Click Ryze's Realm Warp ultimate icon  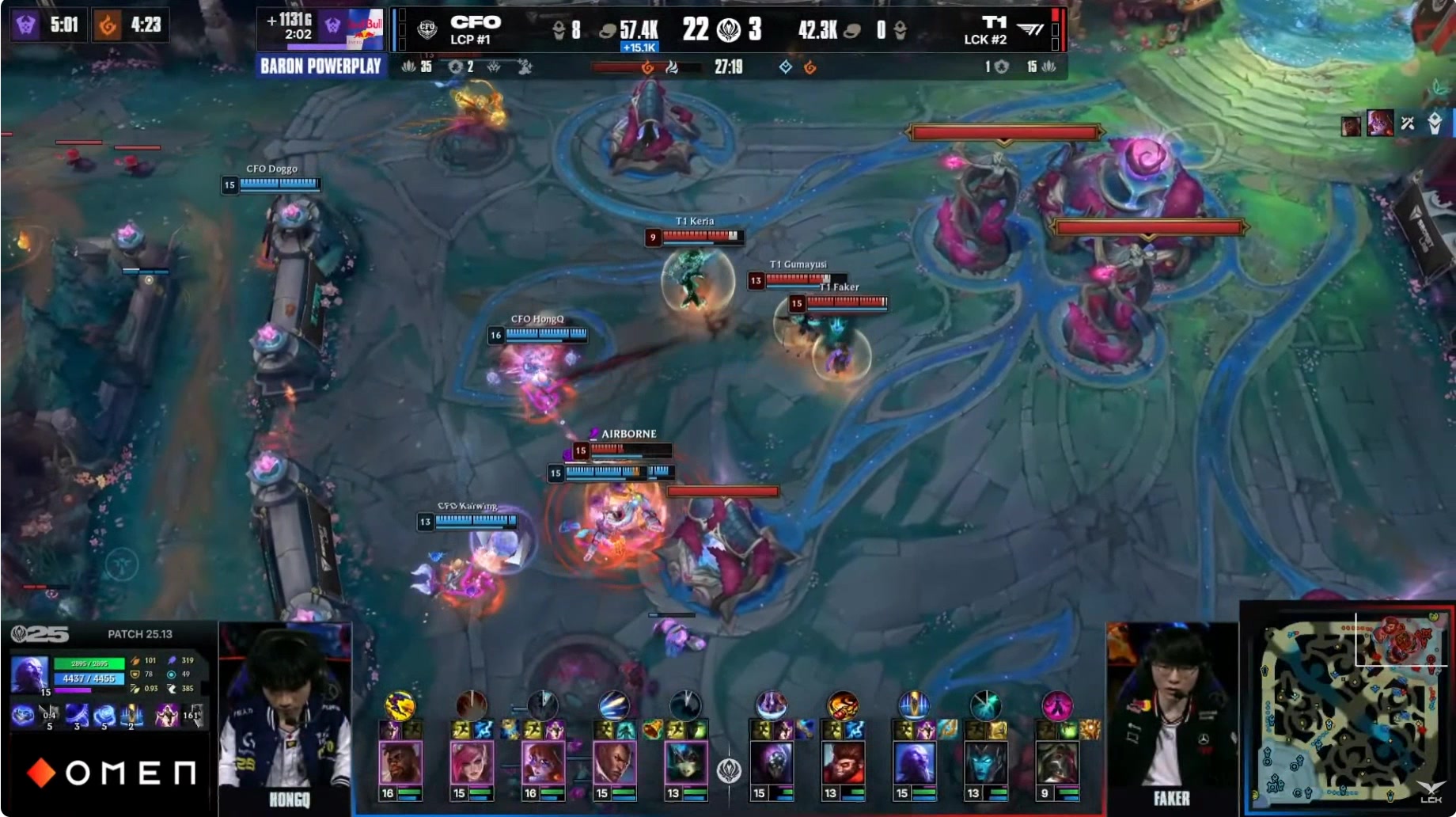click(131, 716)
